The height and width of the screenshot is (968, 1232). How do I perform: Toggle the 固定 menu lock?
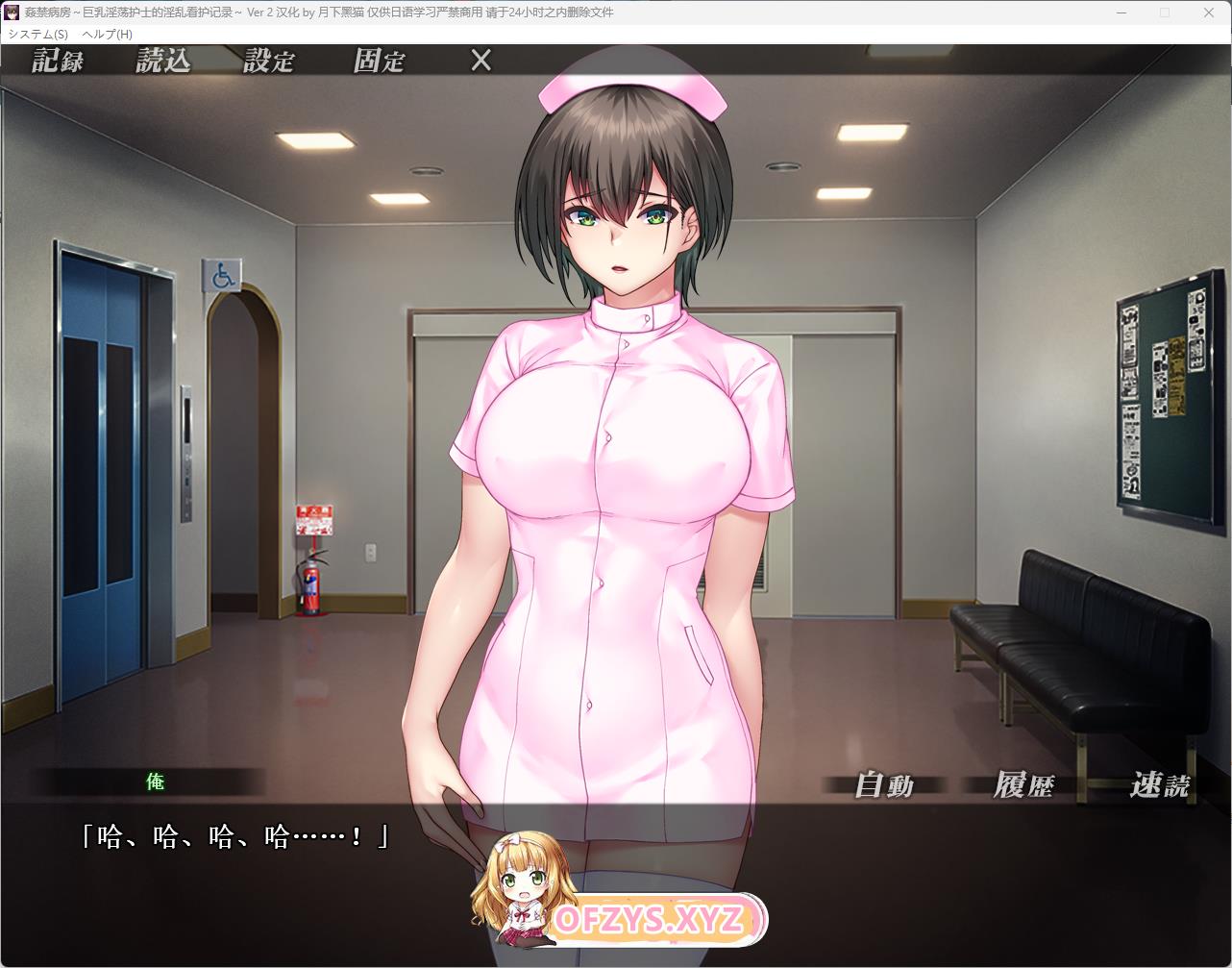380,61
